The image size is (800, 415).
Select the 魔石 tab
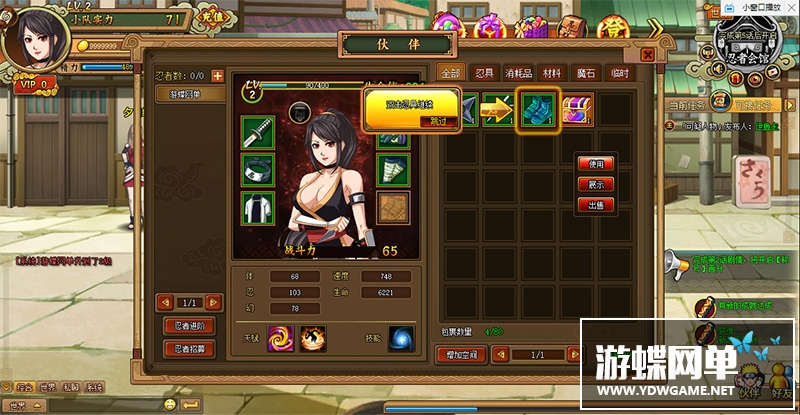586,73
